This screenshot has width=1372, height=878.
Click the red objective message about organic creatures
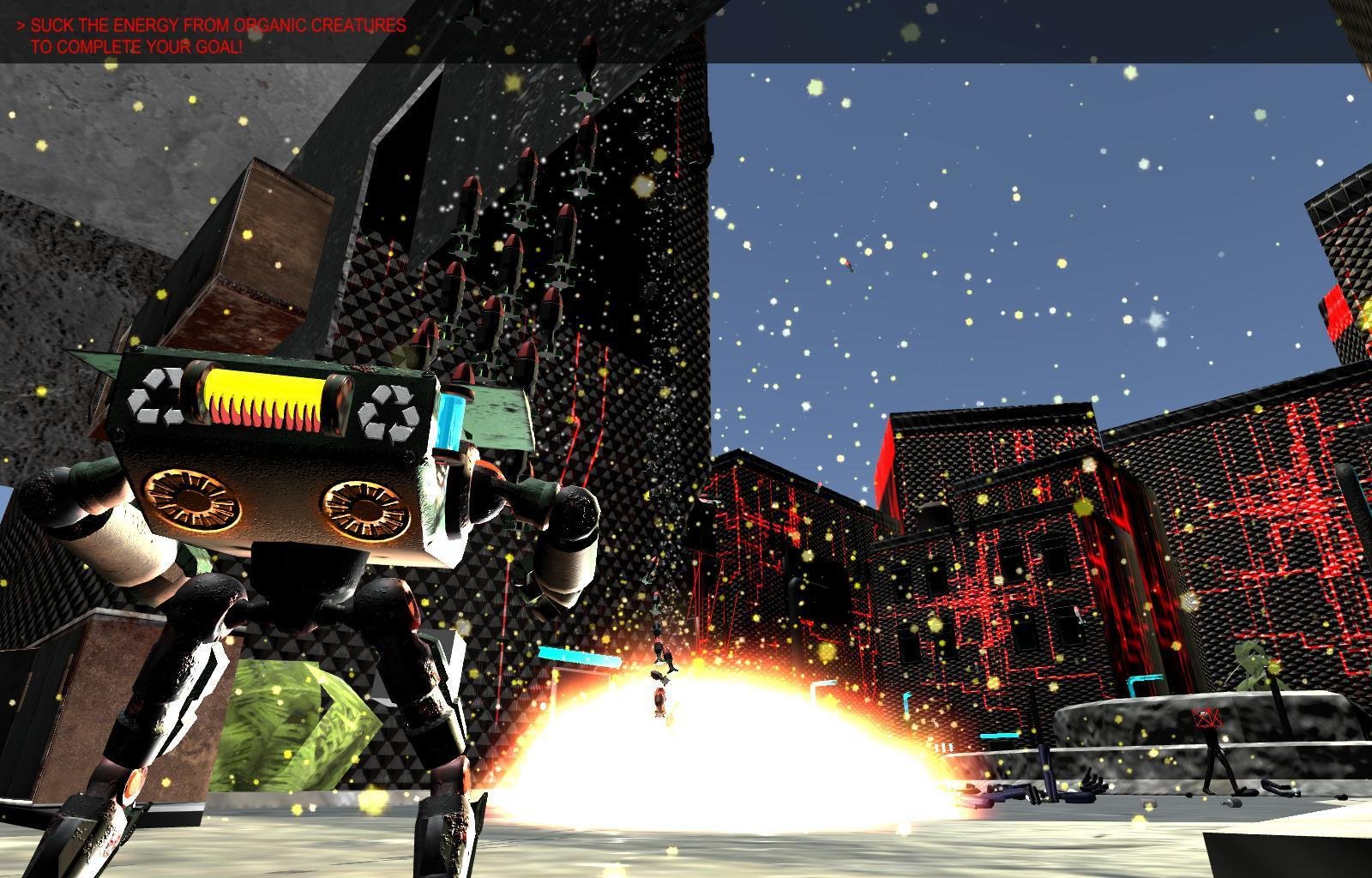[x=212, y=36]
